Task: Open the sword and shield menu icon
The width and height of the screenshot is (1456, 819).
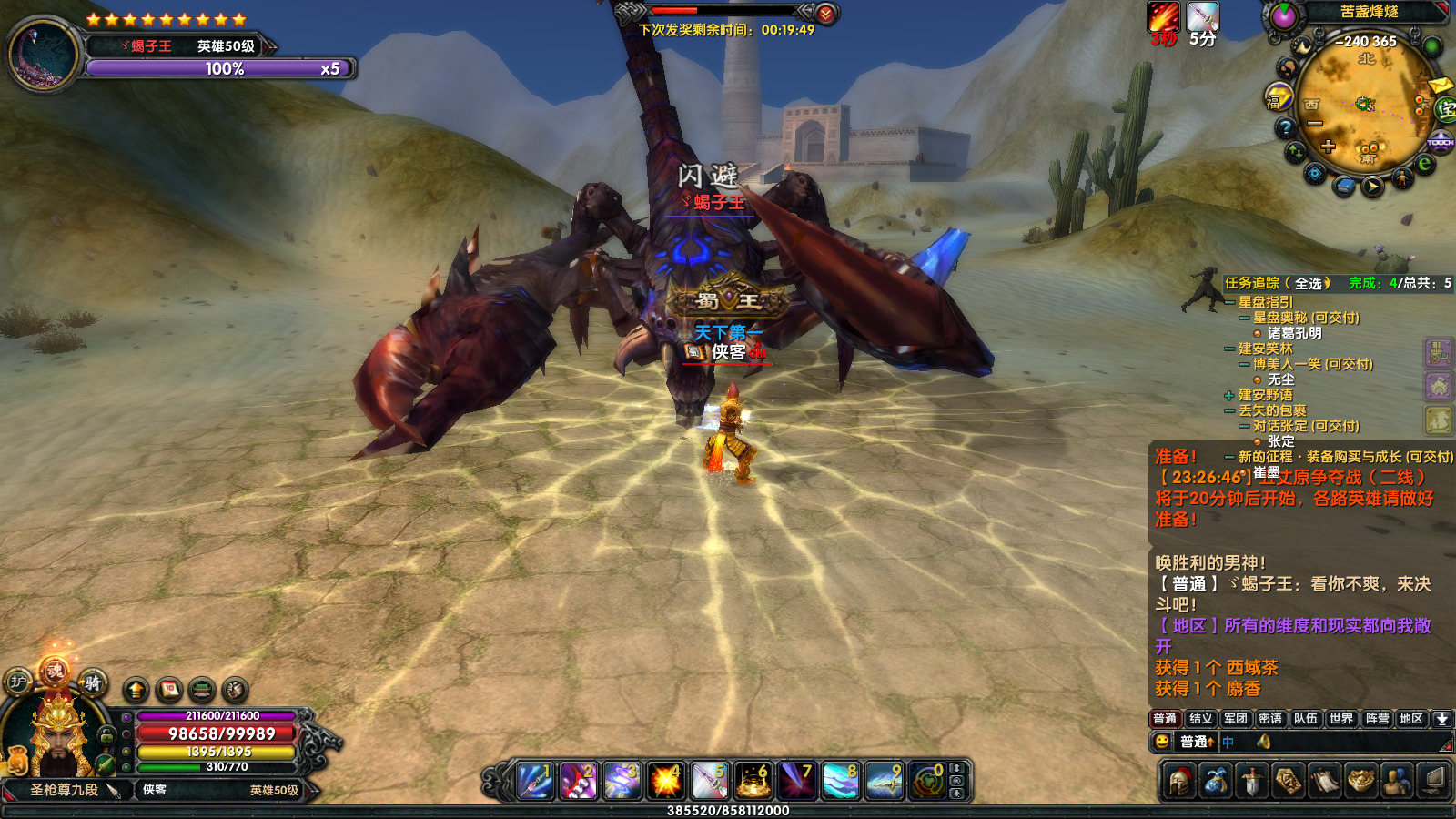Action: click(1252, 782)
